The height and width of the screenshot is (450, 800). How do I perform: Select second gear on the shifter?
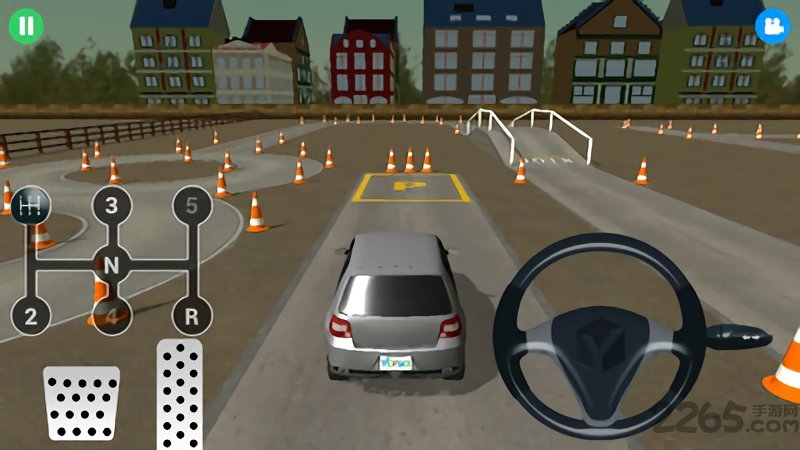coord(31,317)
